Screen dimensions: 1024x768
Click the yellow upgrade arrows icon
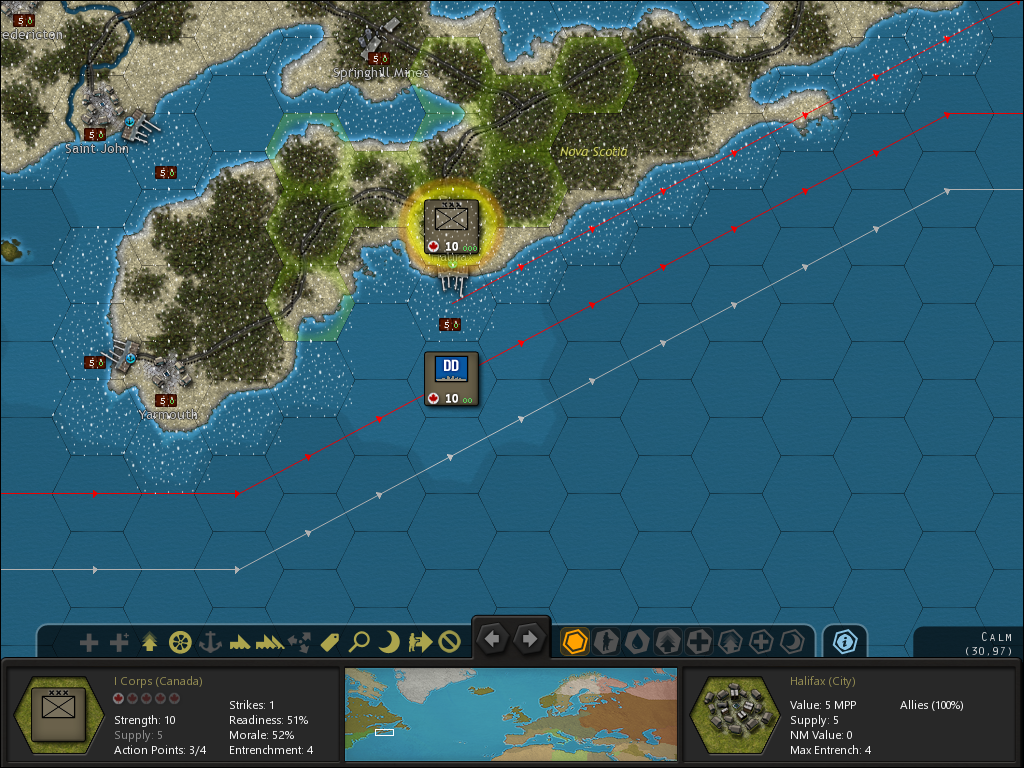click(150, 642)
